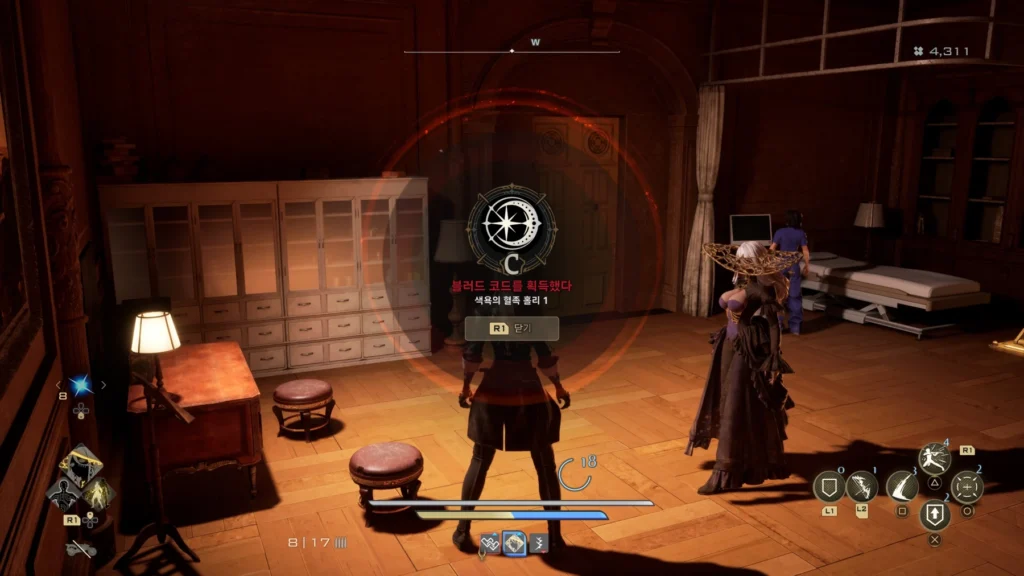Activate the shield guard skill icon
The height and width of the screenshot is (576, 1024).
[x=829, y=487]
